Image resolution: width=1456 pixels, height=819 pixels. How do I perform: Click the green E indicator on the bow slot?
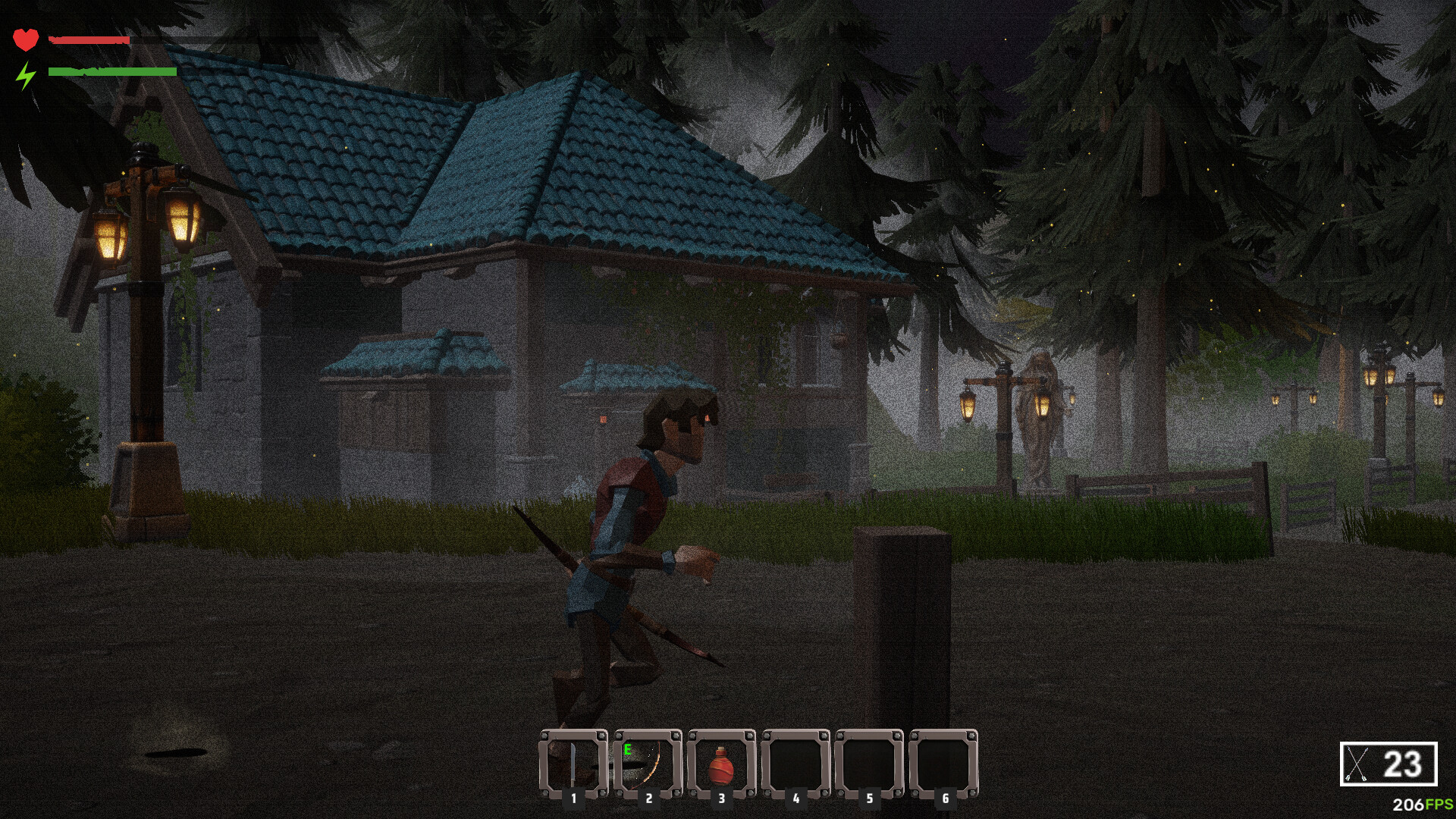627,748
